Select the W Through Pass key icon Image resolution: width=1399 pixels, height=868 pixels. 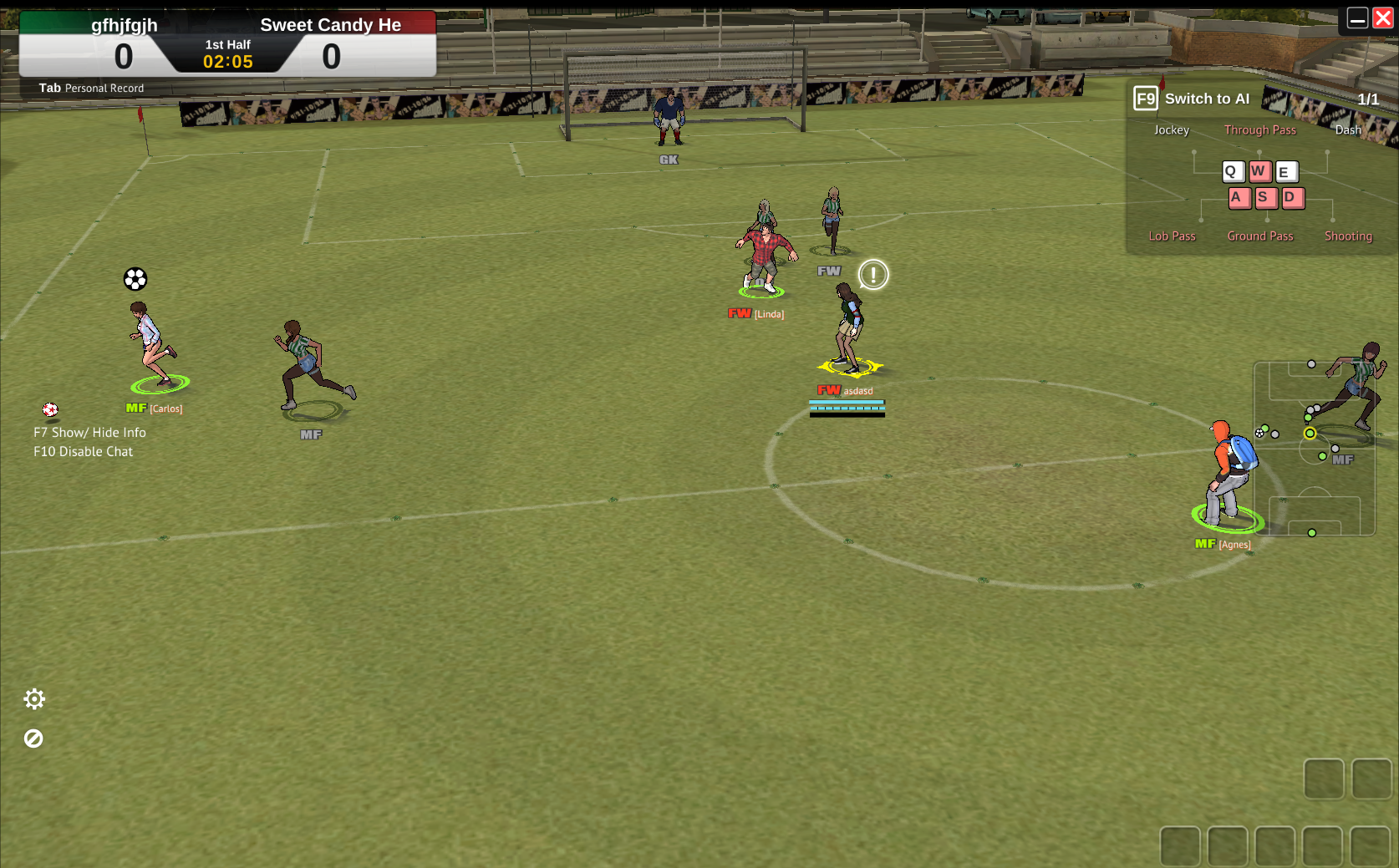pos(1259,172)
